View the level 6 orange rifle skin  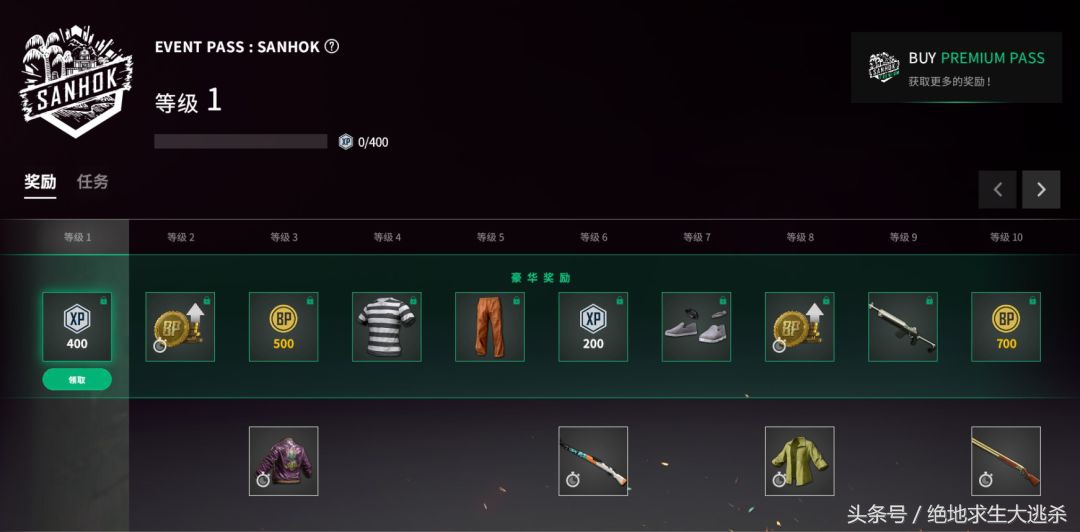tap(593, 461)
